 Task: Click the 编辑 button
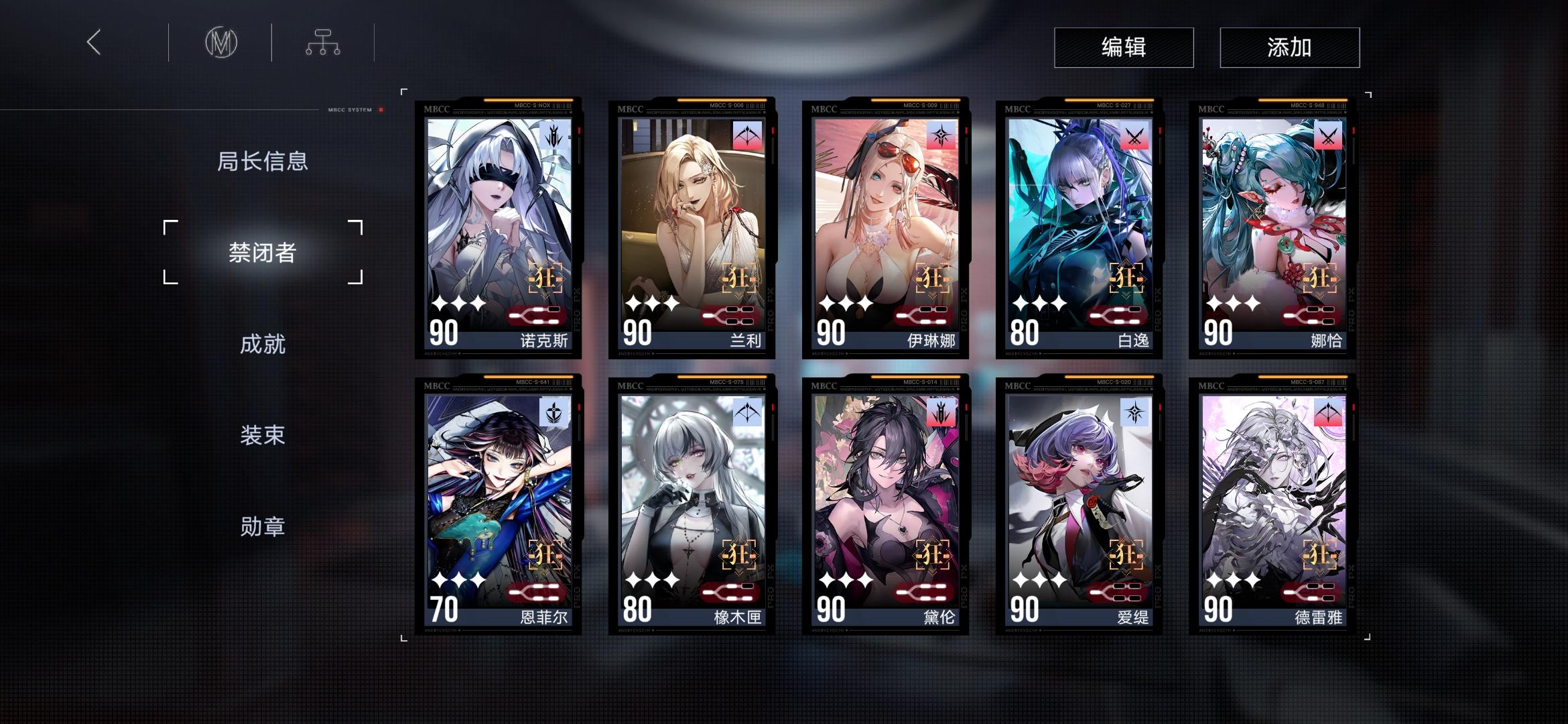click(1123, 47)
